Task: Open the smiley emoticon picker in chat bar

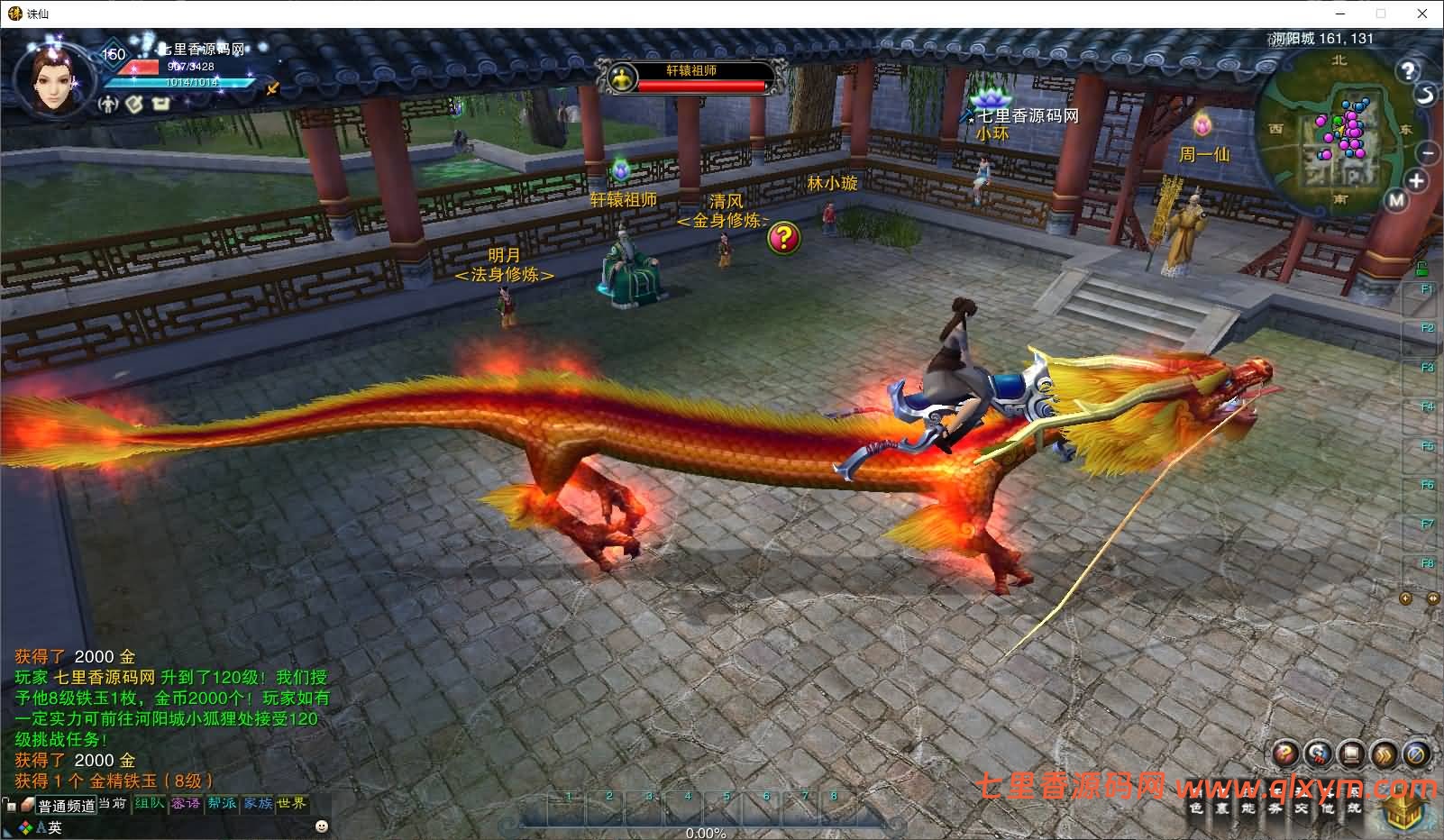Action: click(x=321, y=827)
